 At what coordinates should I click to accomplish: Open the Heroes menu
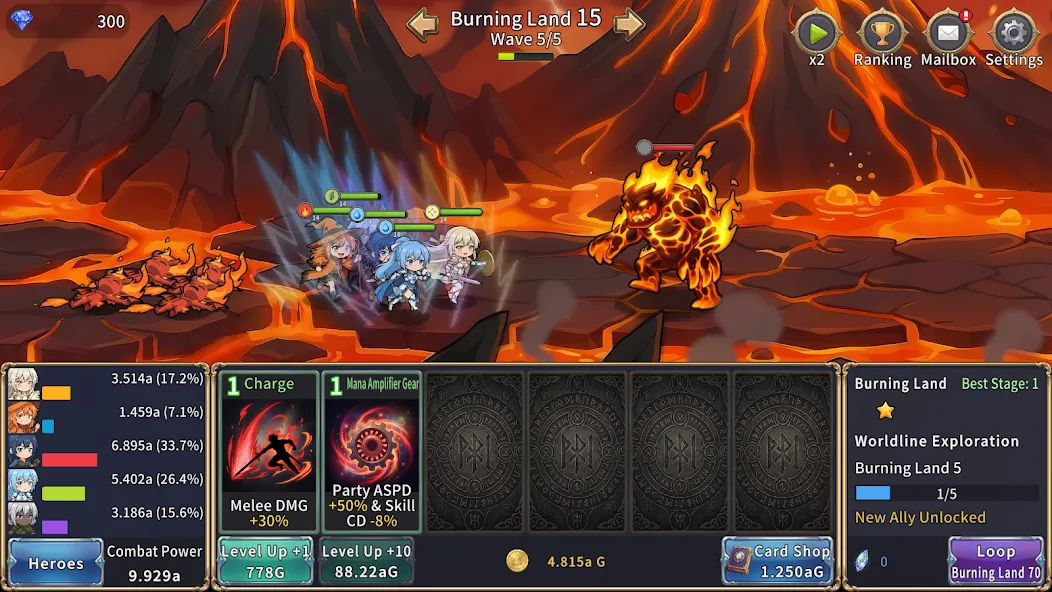[x=56, y=562]
